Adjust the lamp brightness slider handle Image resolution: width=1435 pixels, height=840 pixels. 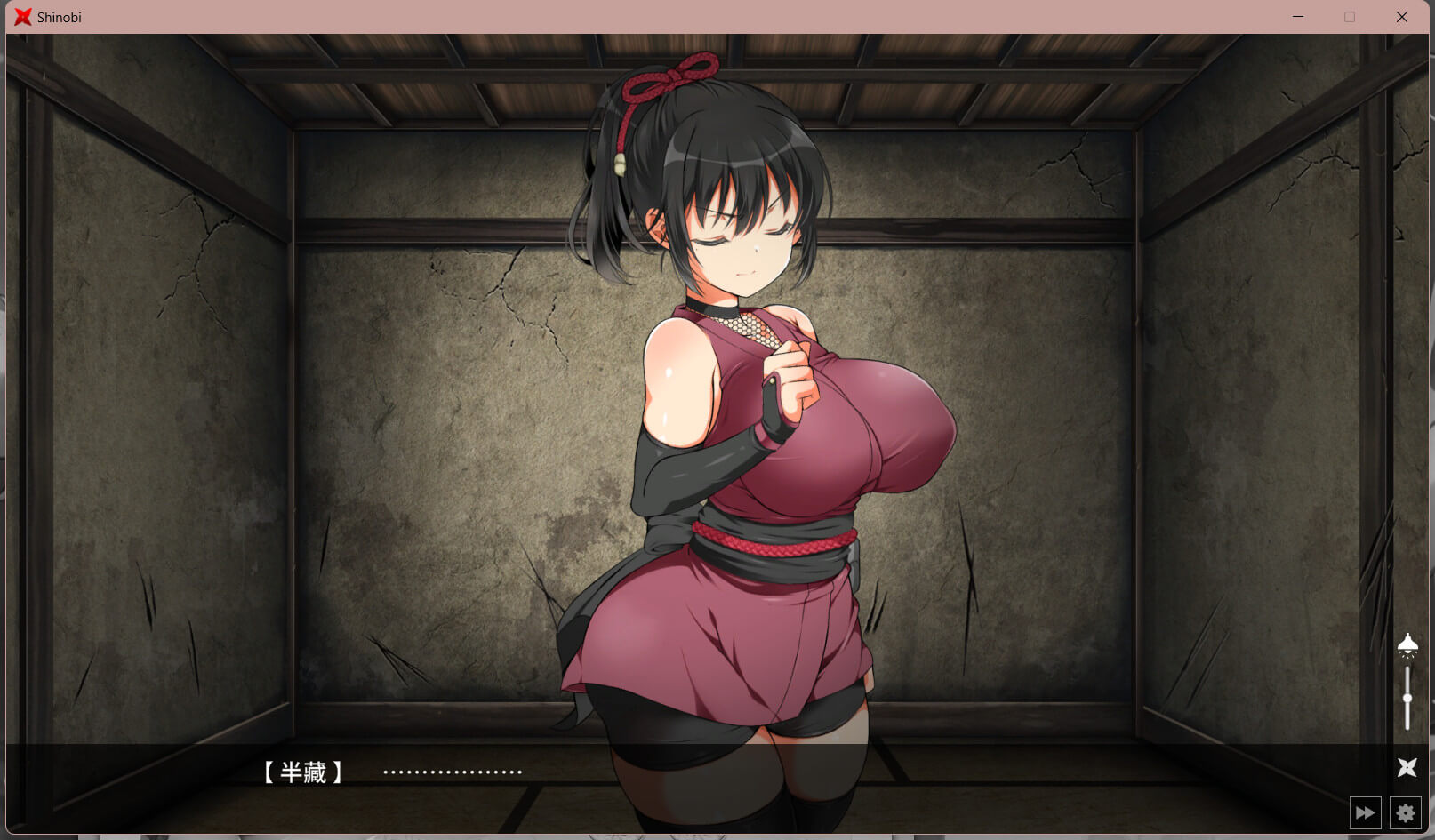point(1407,699)
